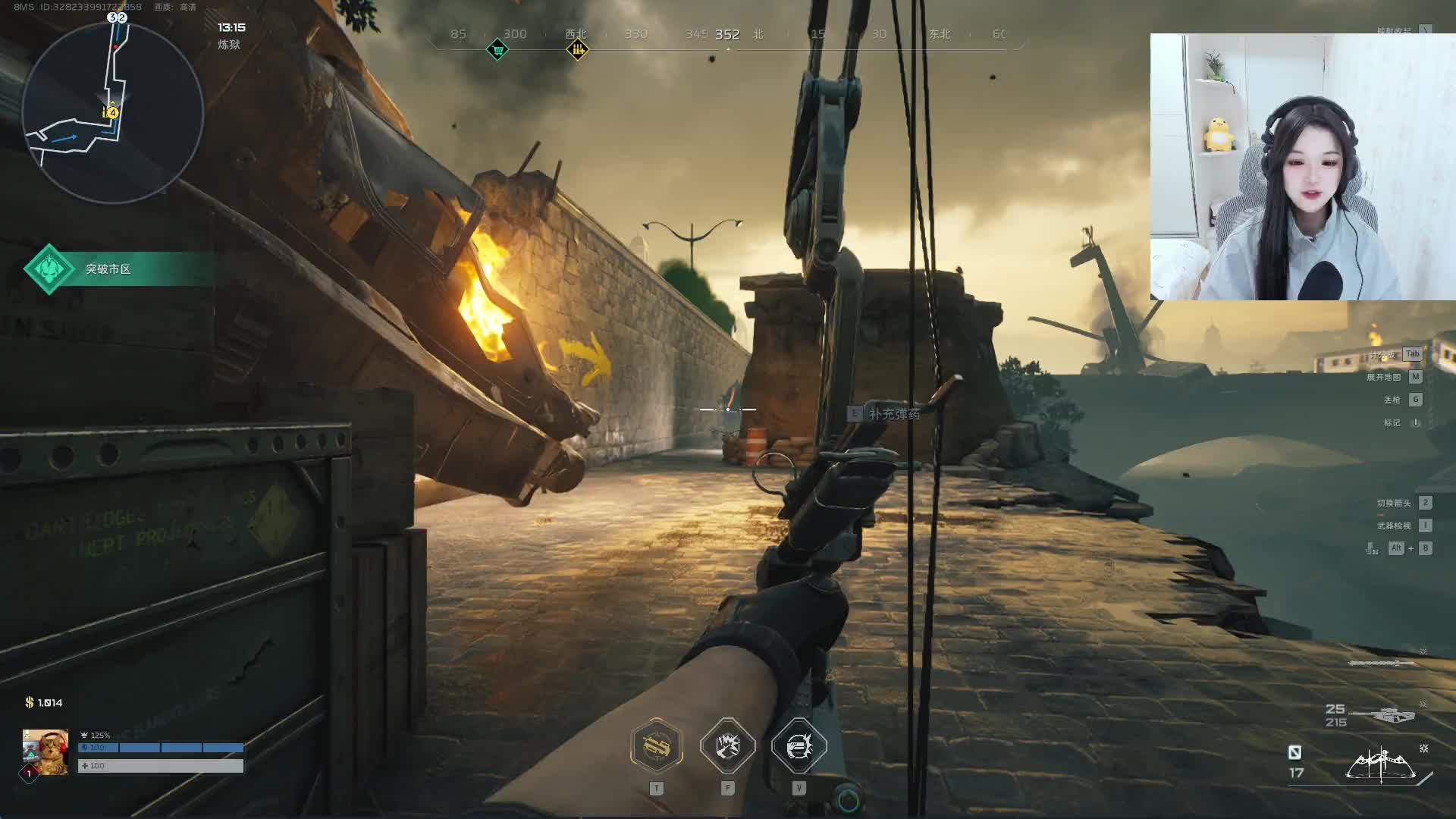Screen dimensions: 1456x819
Task: Click the green shop cart compass marker
Action: (x=497, y=50)
